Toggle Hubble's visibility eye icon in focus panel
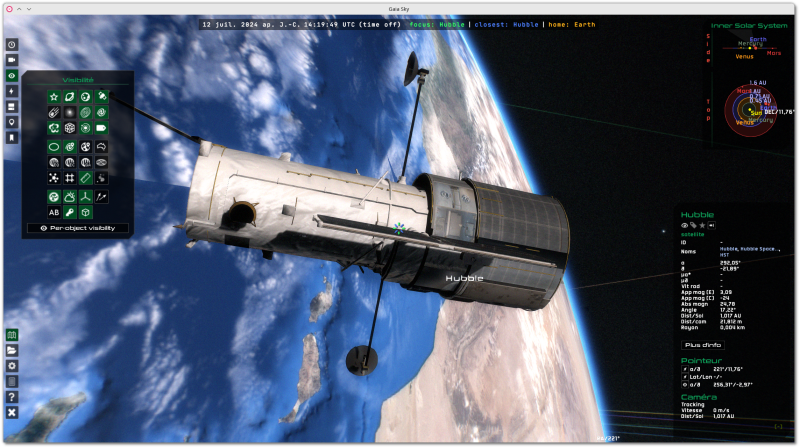800x448 pixels. point(686,225)
